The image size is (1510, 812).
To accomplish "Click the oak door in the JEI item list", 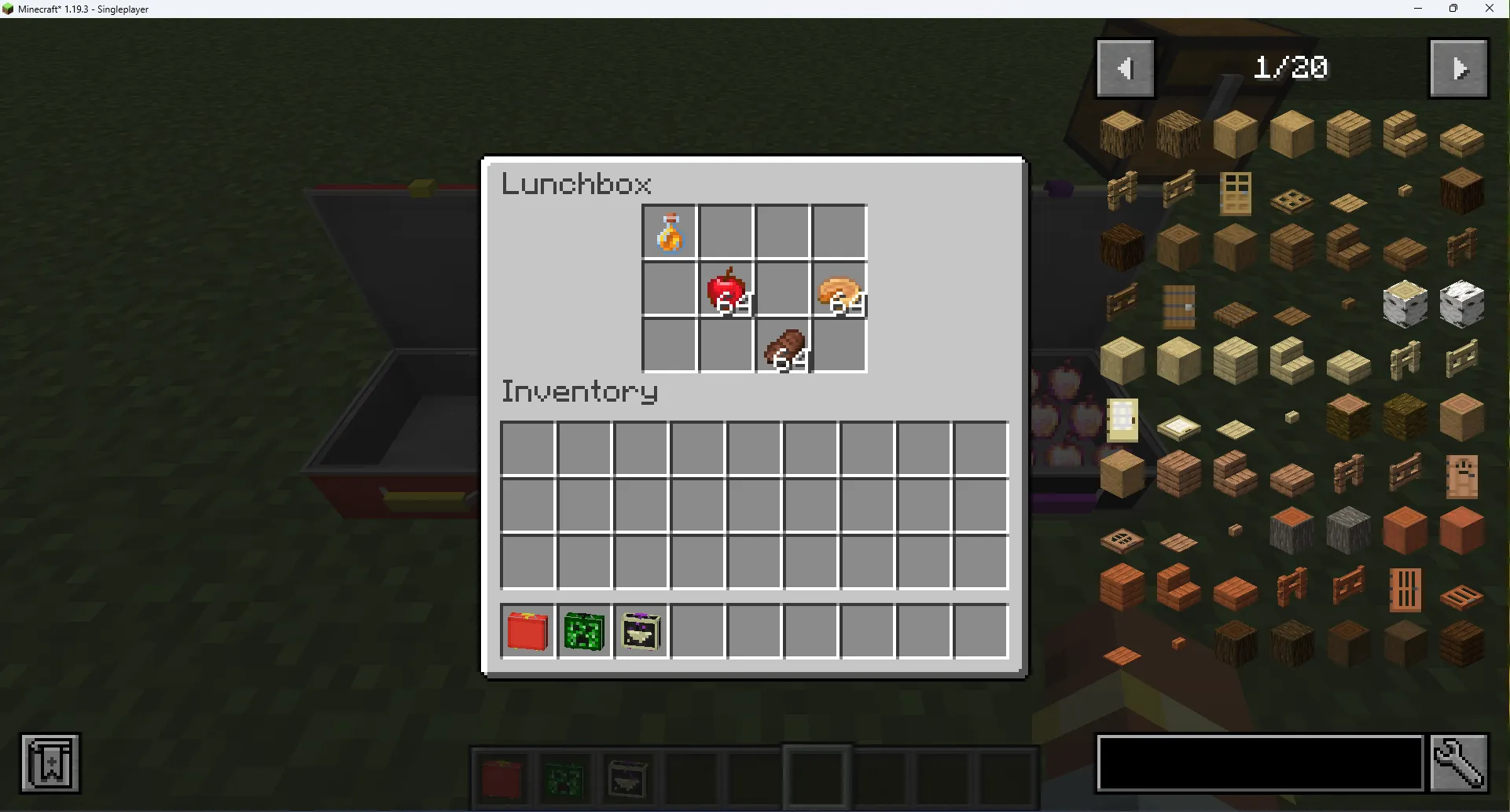I will coord(1235,193).
